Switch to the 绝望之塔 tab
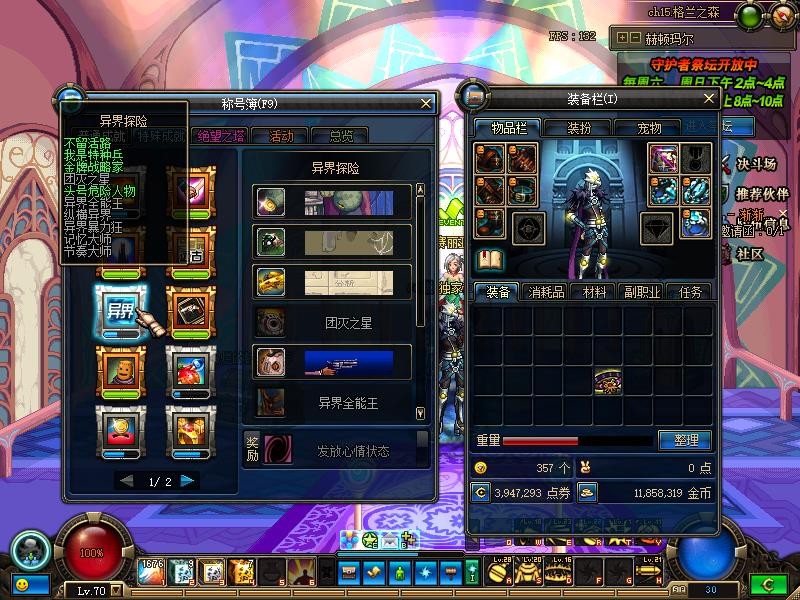This screenshot has width=800, height=600. [219, 136]
